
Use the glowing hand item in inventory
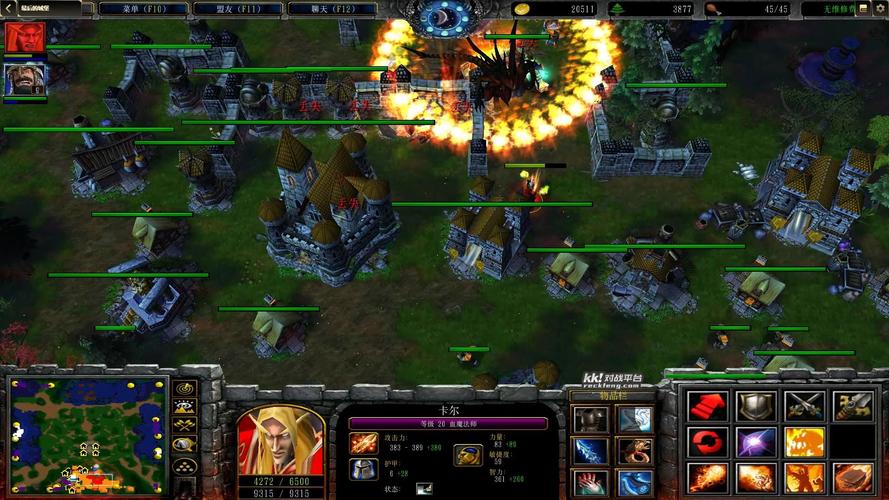590,483
